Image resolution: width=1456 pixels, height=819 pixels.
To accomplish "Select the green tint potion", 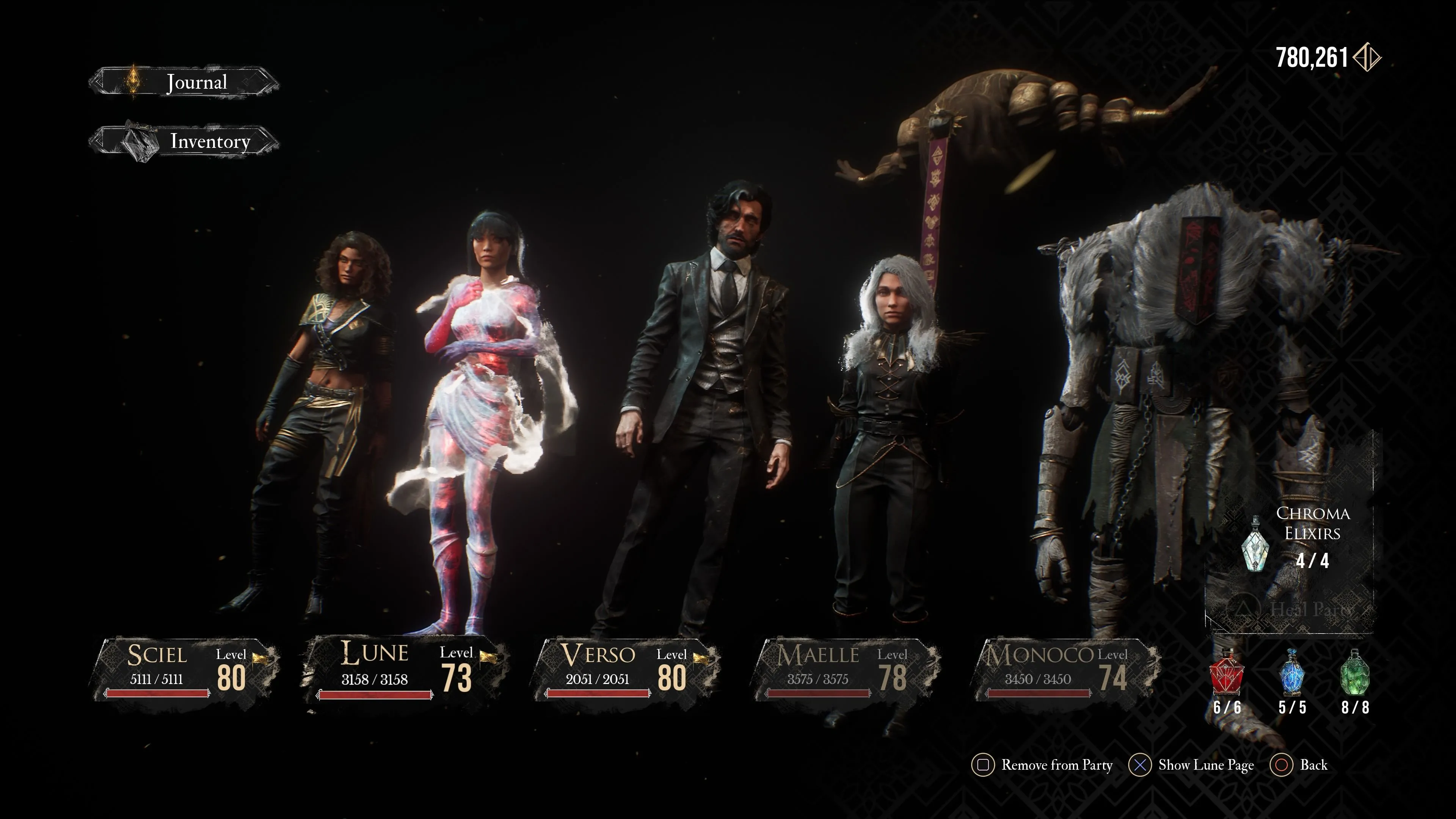I will [x=1356, y=673].
